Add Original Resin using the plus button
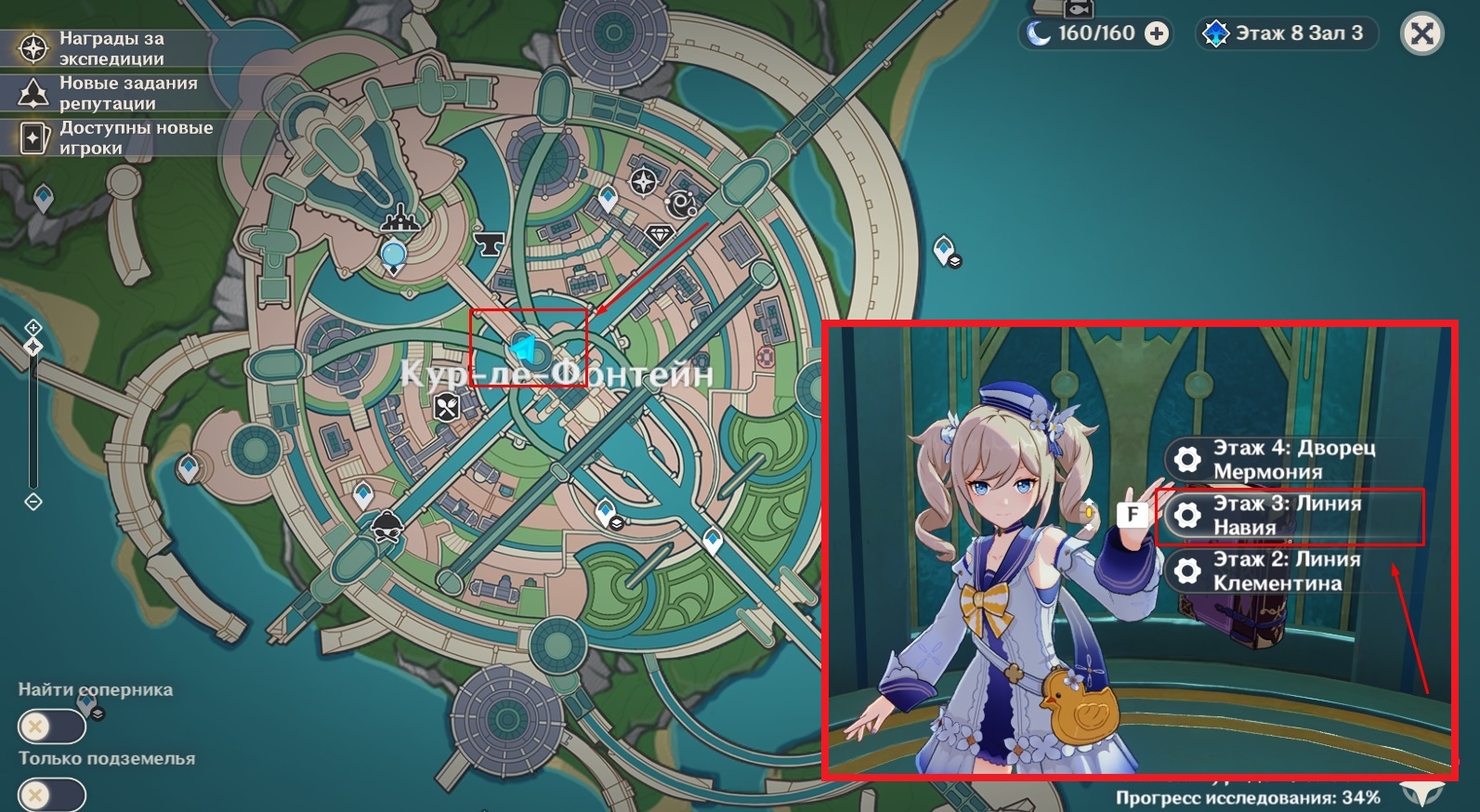Screen dimensions: 1480x812 (x=1157, y=34)
